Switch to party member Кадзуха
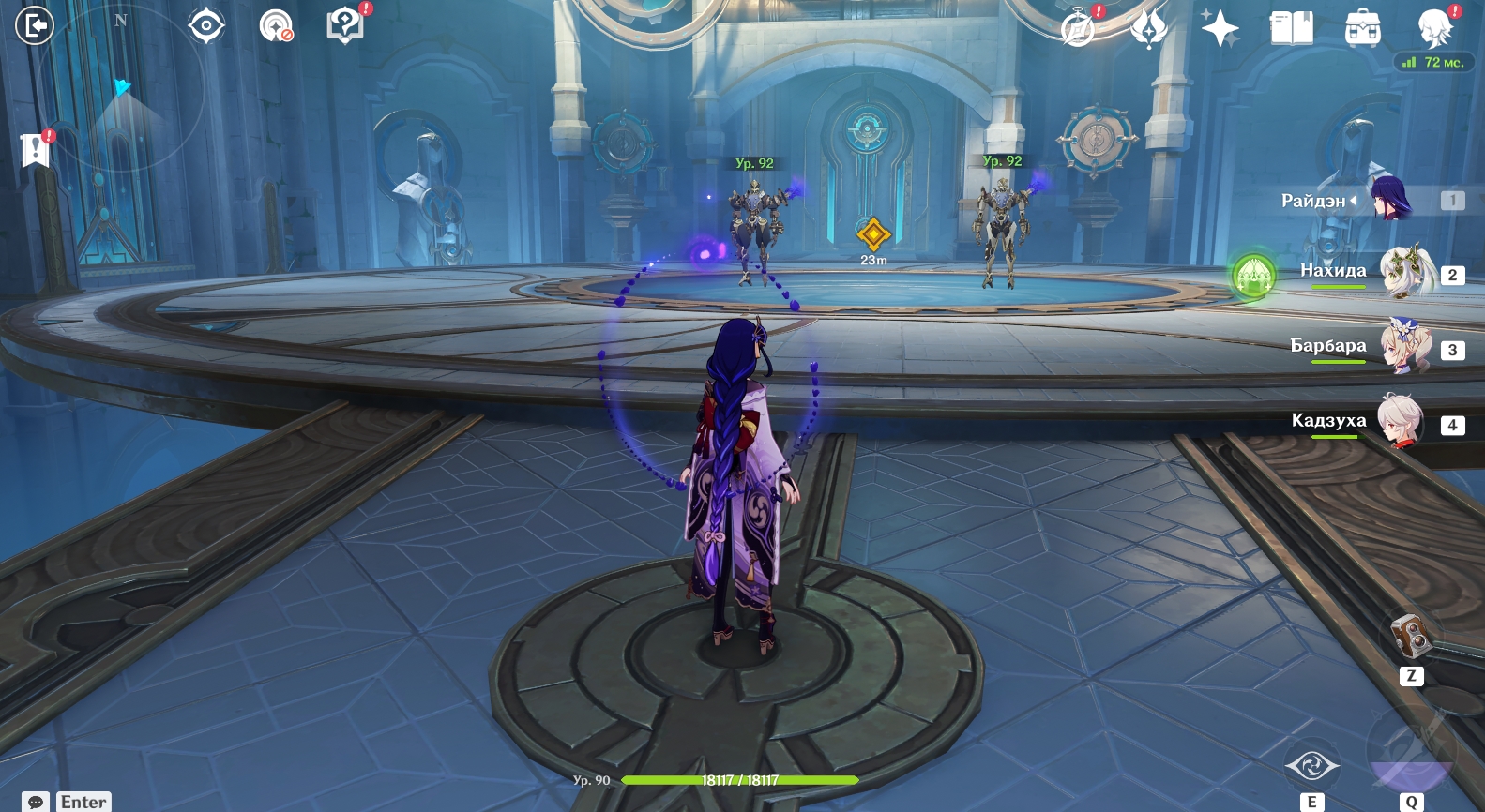Image resolution: width=1485 pixels, height=812 pixels. [1400, 423]
